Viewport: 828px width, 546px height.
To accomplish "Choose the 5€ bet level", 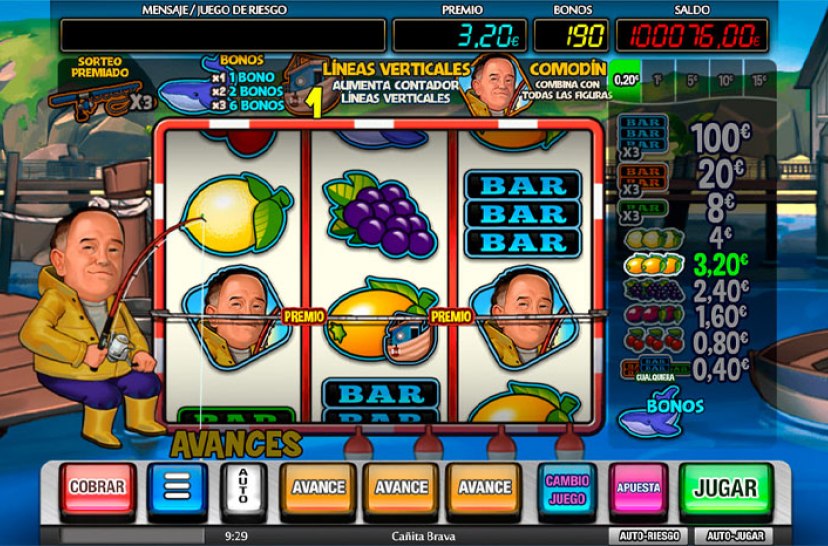I will pyautogui.click(x=692, y=79).
